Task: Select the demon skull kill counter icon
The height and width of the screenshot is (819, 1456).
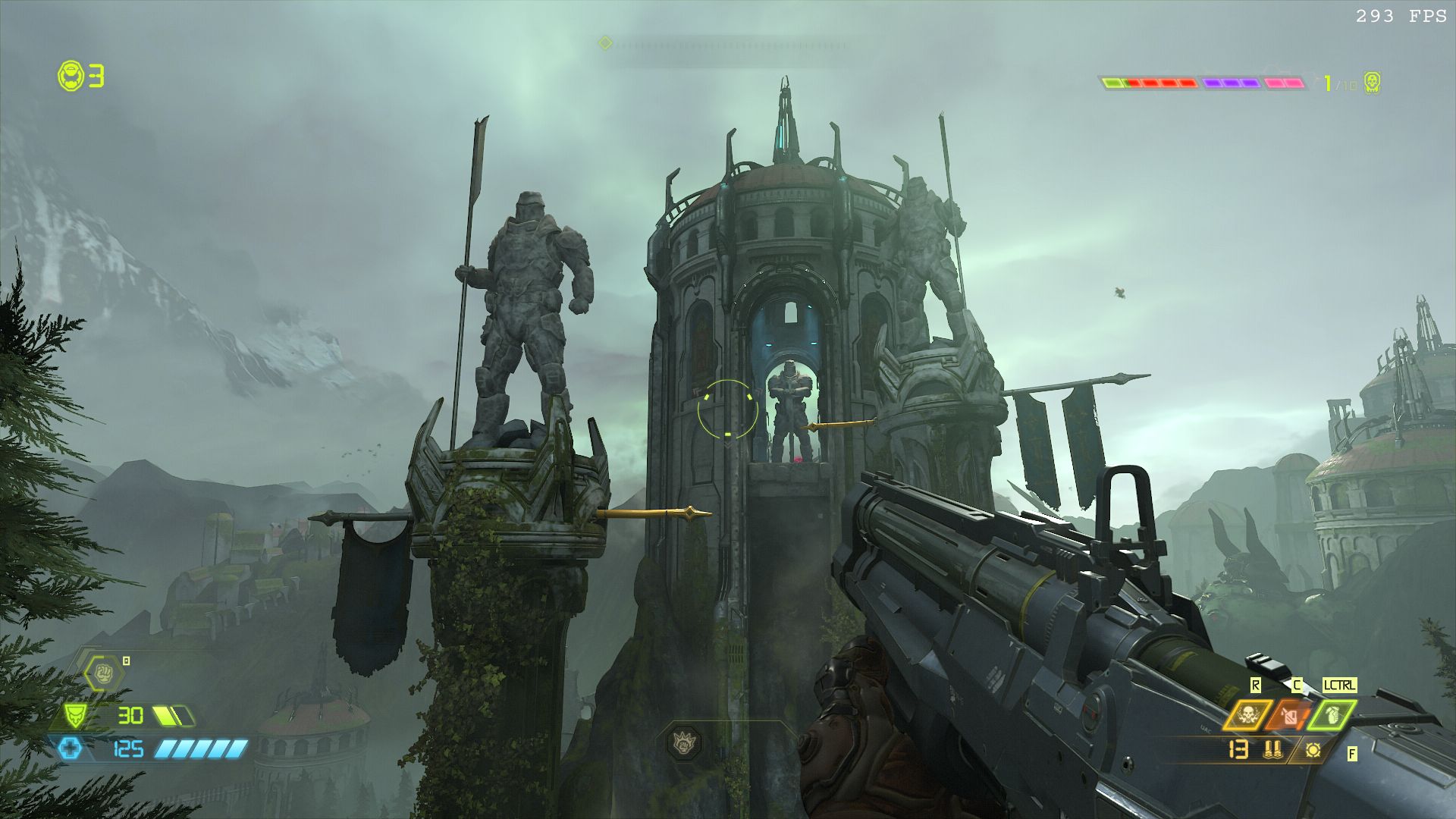Action: click(x=1371, y=82)
